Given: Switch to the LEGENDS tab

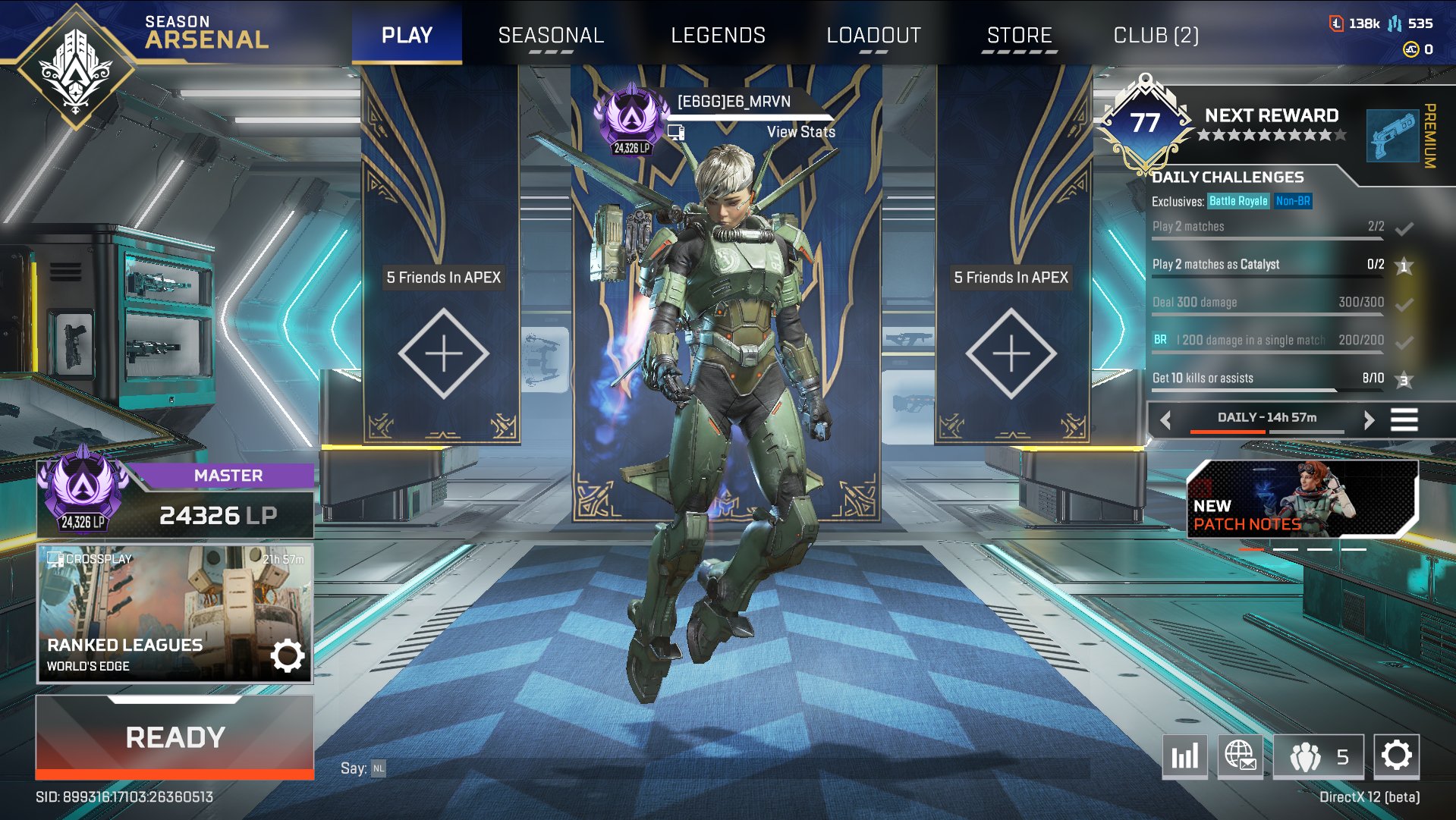Looking at the screenshot, I should pyautogui.click(x=718, y=35).
